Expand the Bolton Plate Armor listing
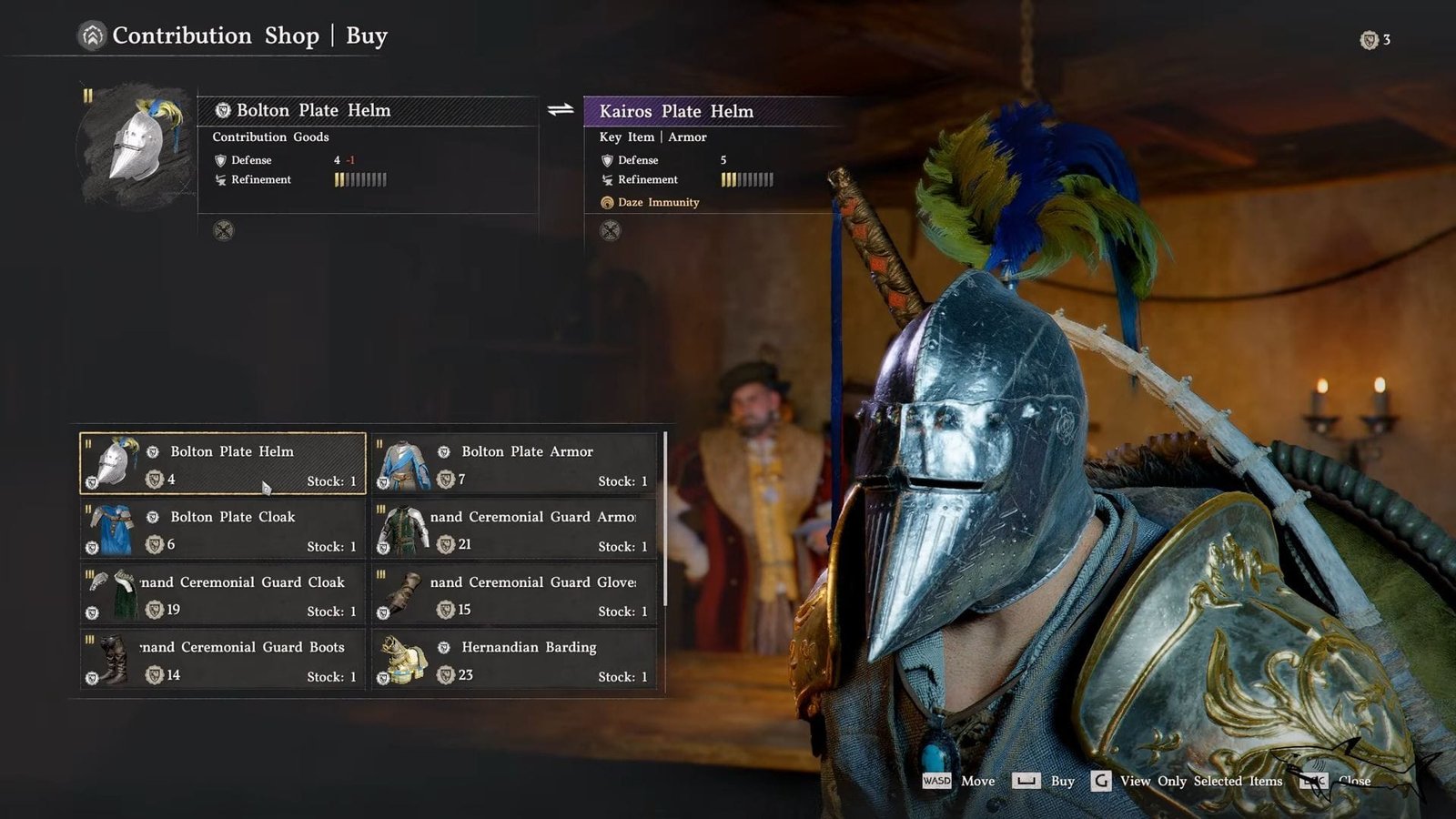 [514, 464]
